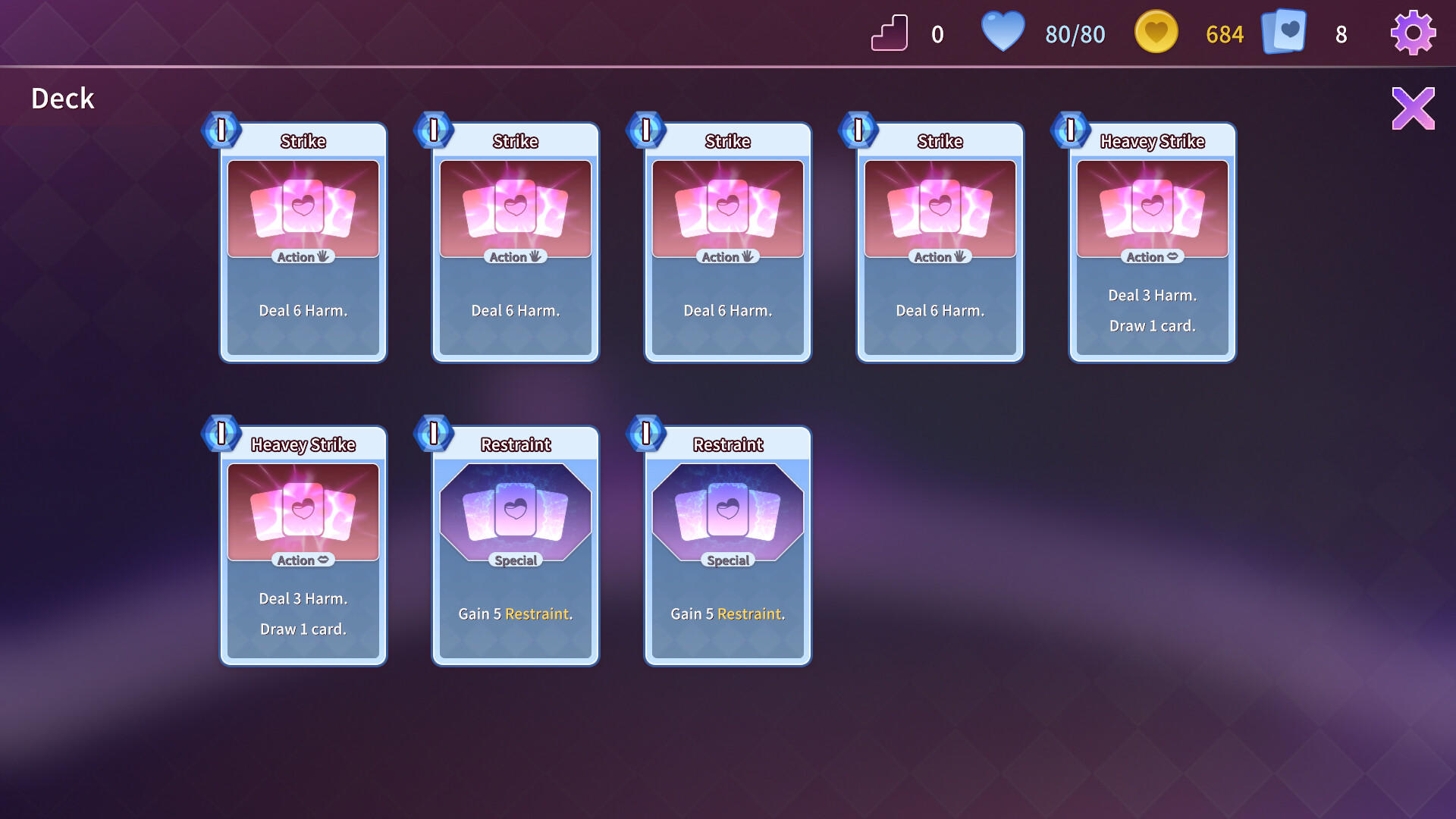Click the gold coin currency icon
Image resolution: width=1456 pixels, height=819 pixels.
pos(1155,32)
